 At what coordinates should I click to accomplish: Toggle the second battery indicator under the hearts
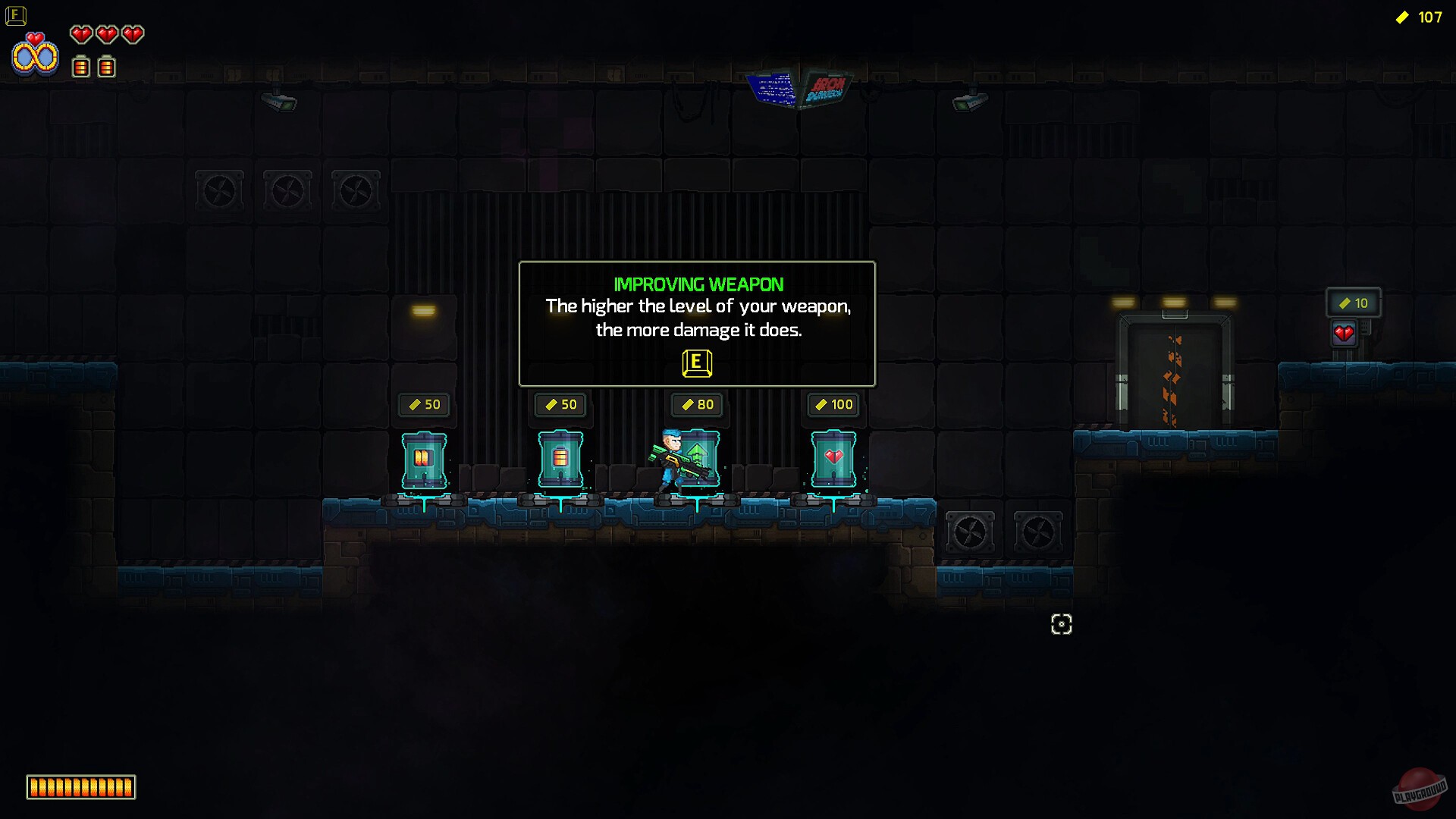point(107,67)
